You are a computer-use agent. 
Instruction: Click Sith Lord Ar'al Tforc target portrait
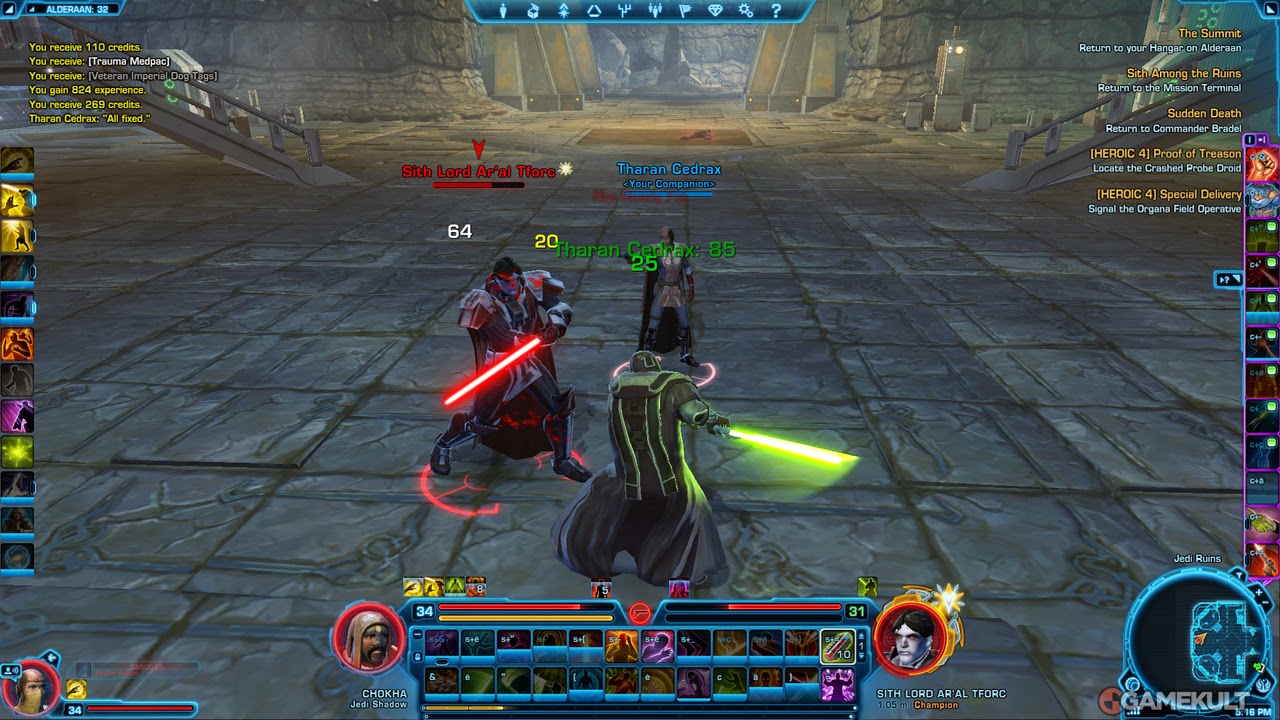coord(912,641)
